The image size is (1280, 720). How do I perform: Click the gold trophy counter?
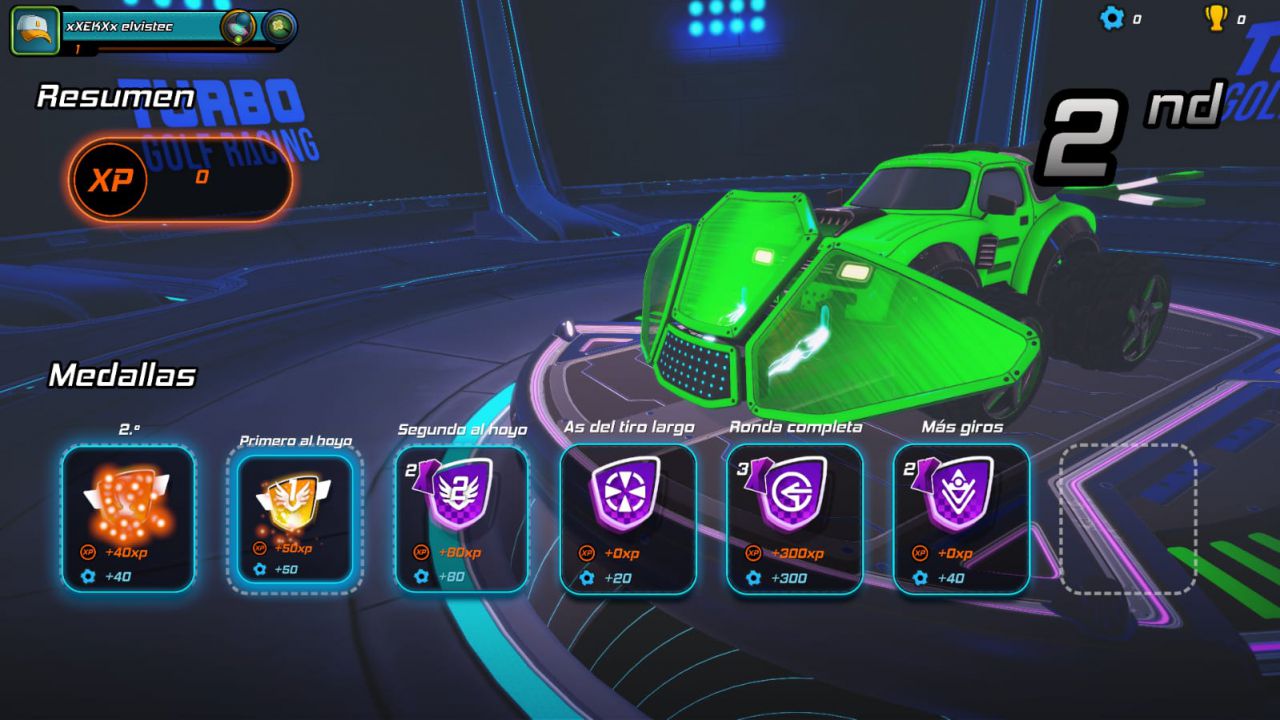1218,17
